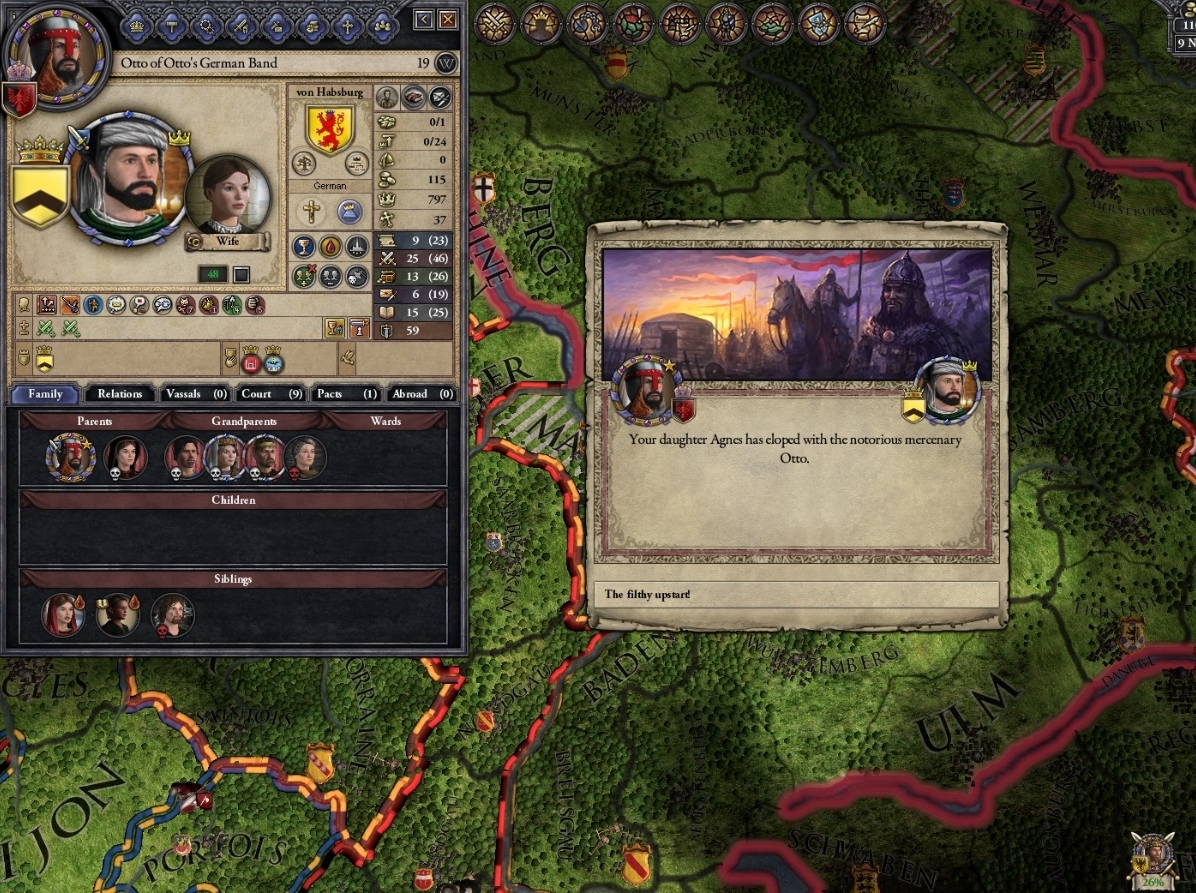
Task: Open the von Habsburg dynasty shield
Action: point(330,129)
